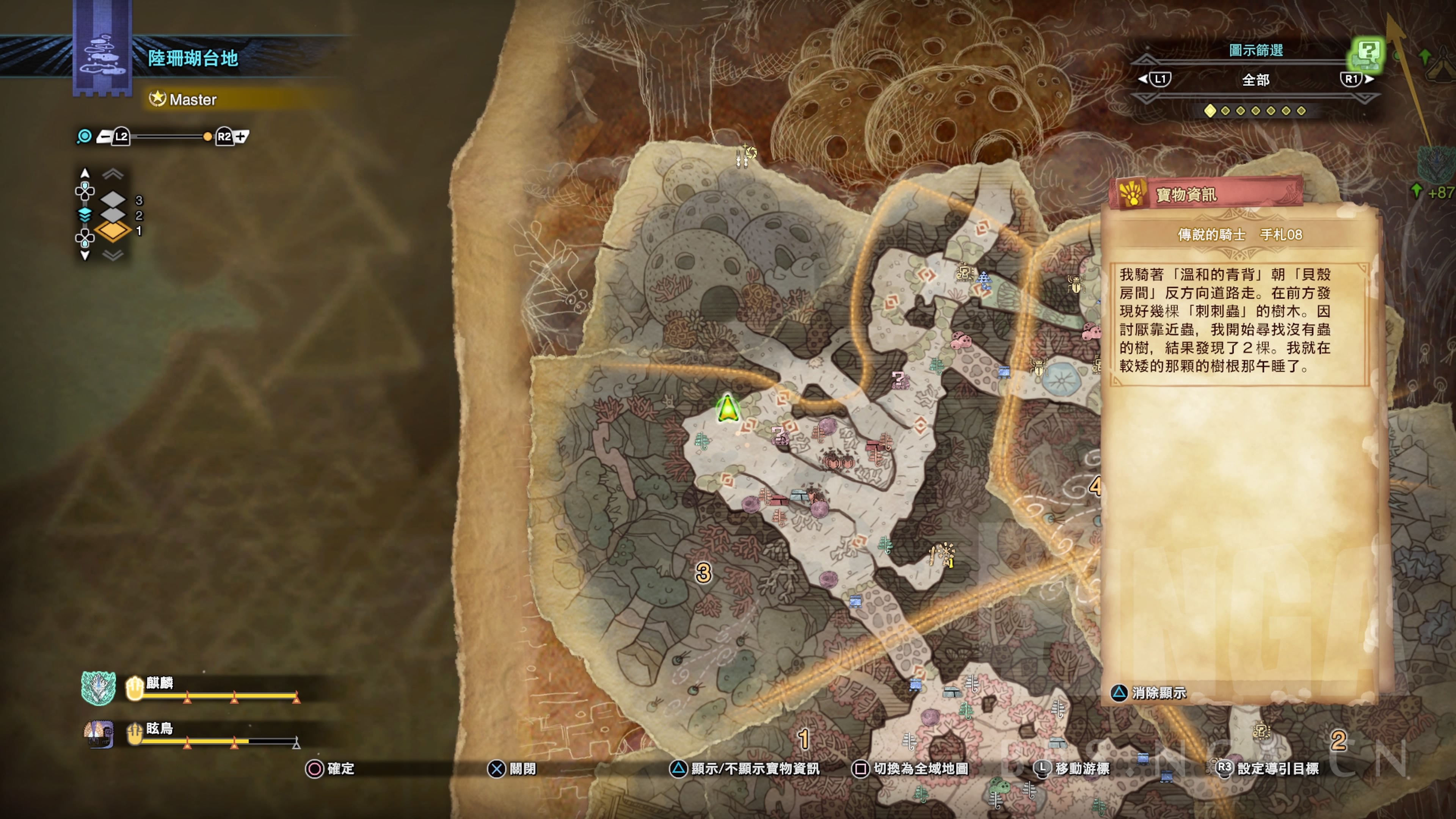This screenshot has width=1456, height=819.
Task: Switch to map floor level 3
Action: tap(114, 199)
